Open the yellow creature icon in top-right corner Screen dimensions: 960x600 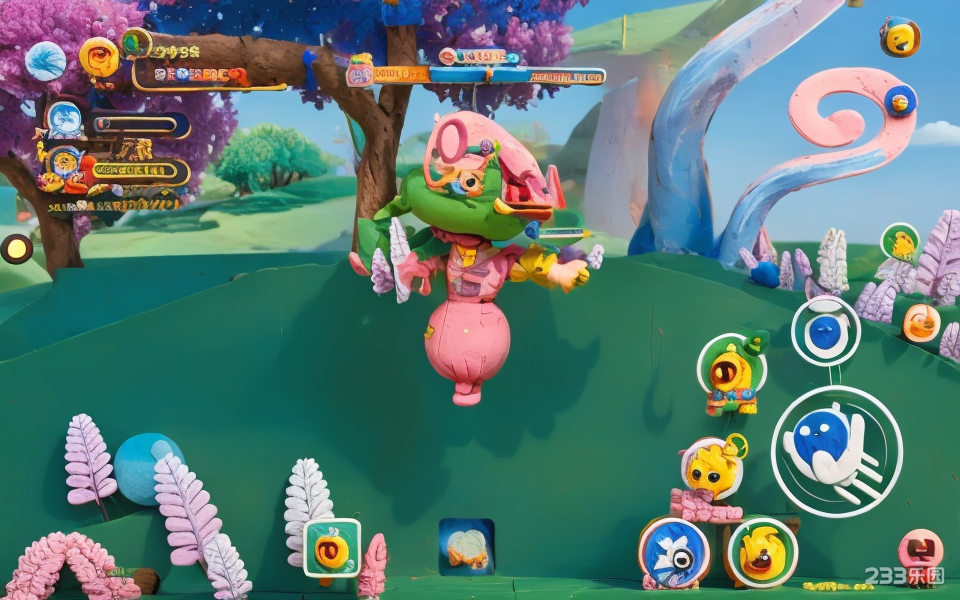[x=900, y=37]
